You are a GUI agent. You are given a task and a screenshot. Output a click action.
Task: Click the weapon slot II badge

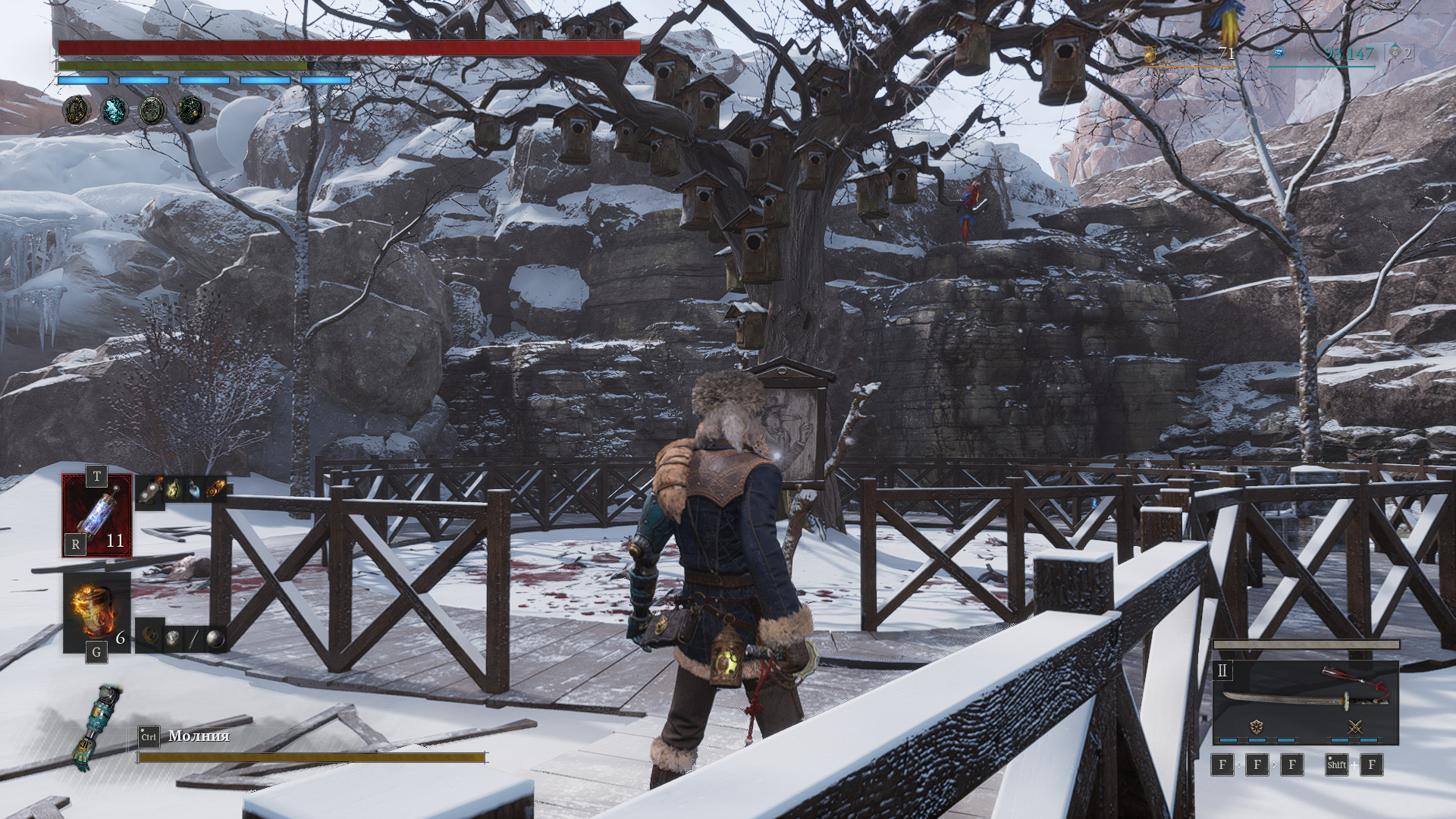(1222, 670)
